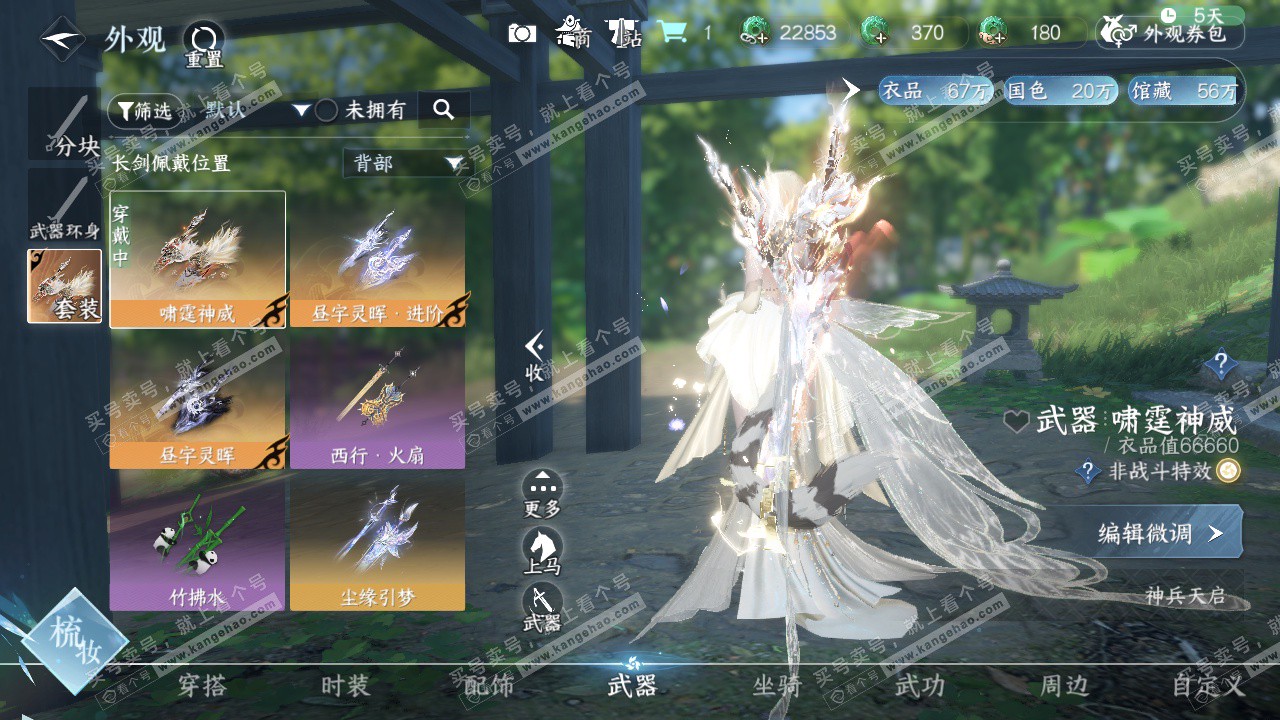1280x720 pixels.
Task: Select the 尘缘引梦 weapon skin
Action: 377,543
